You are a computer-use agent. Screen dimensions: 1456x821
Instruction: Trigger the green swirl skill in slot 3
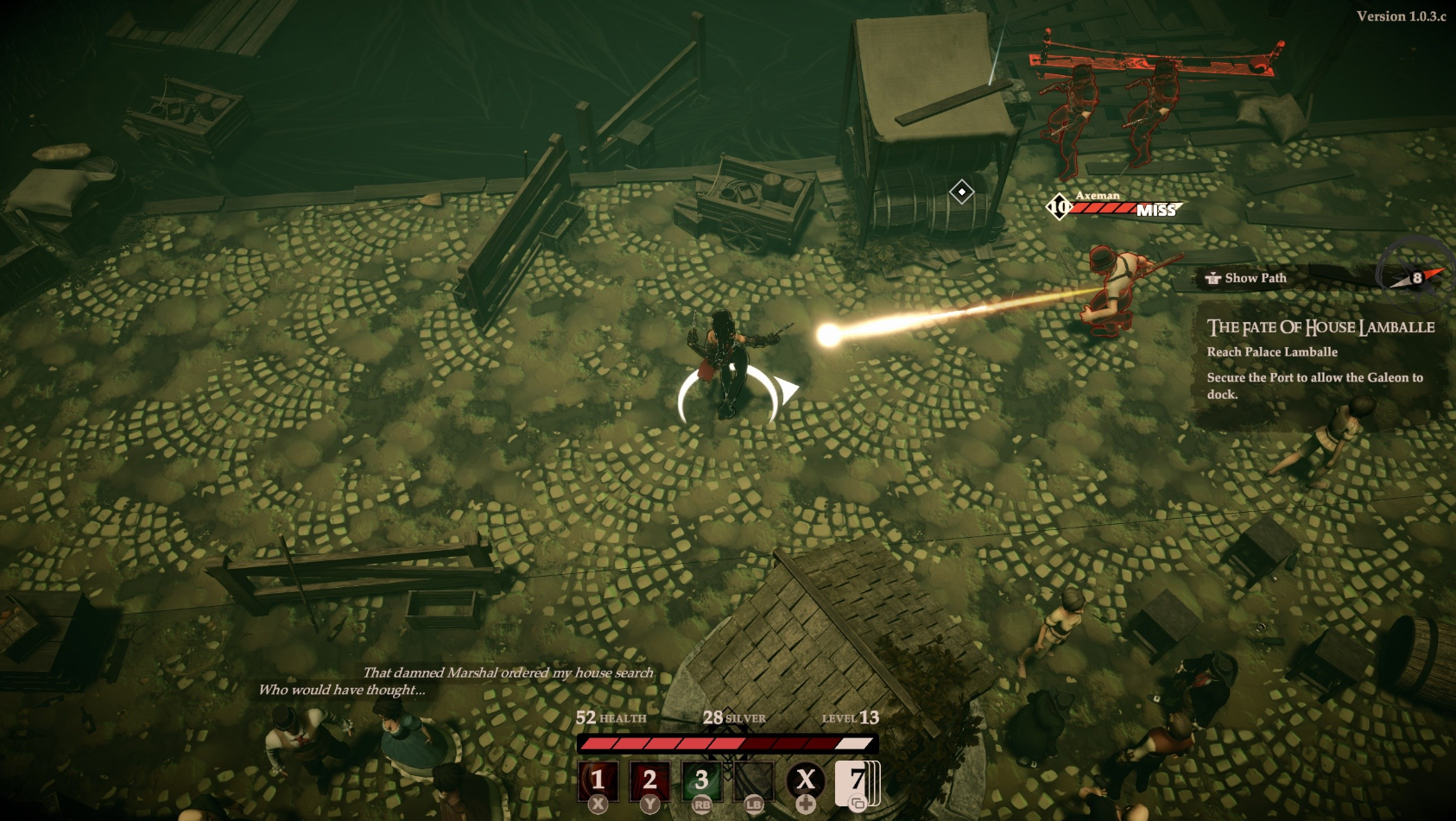(x=701, y=780)
